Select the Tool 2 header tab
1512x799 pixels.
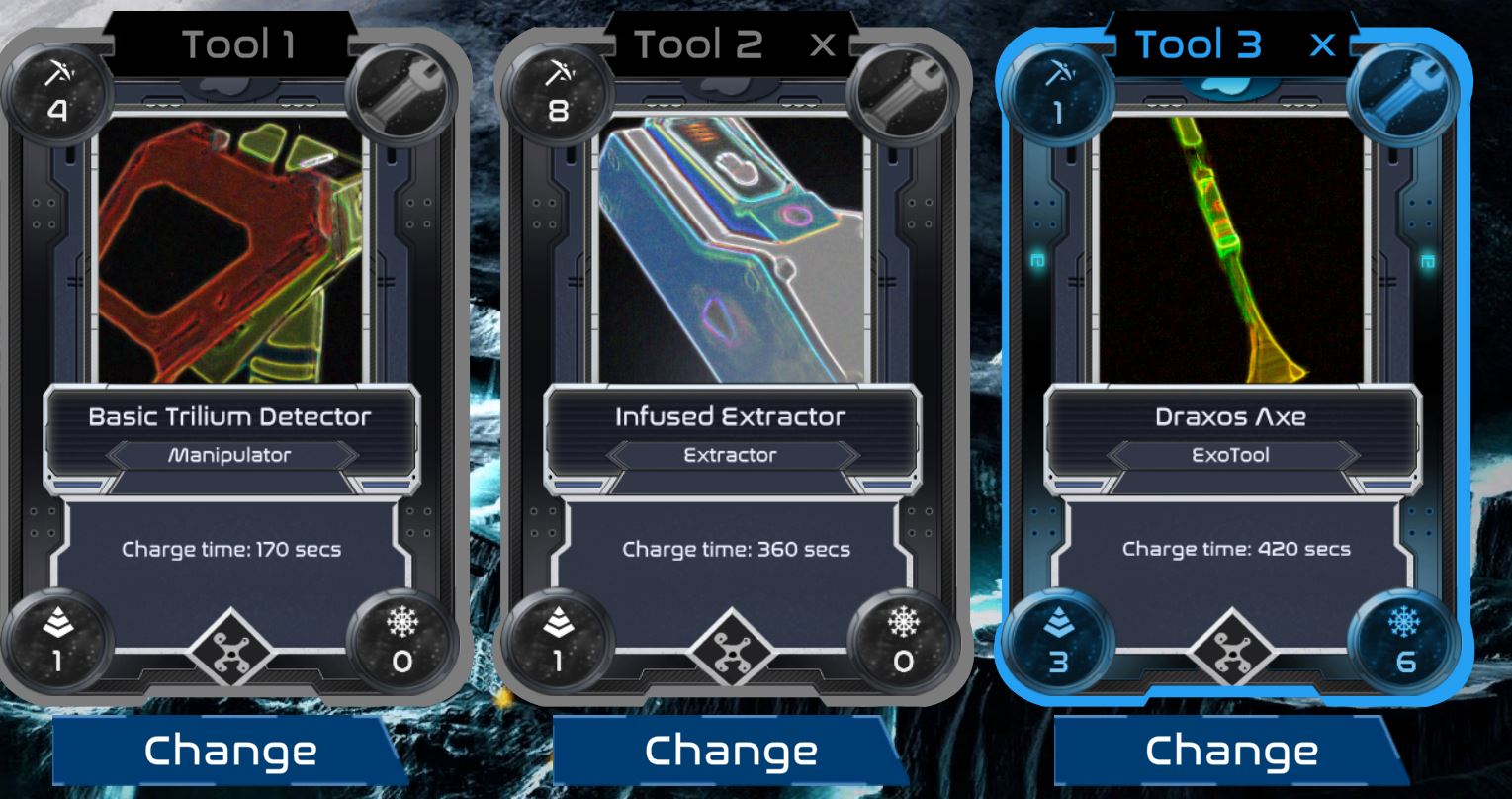coord(698,44)
